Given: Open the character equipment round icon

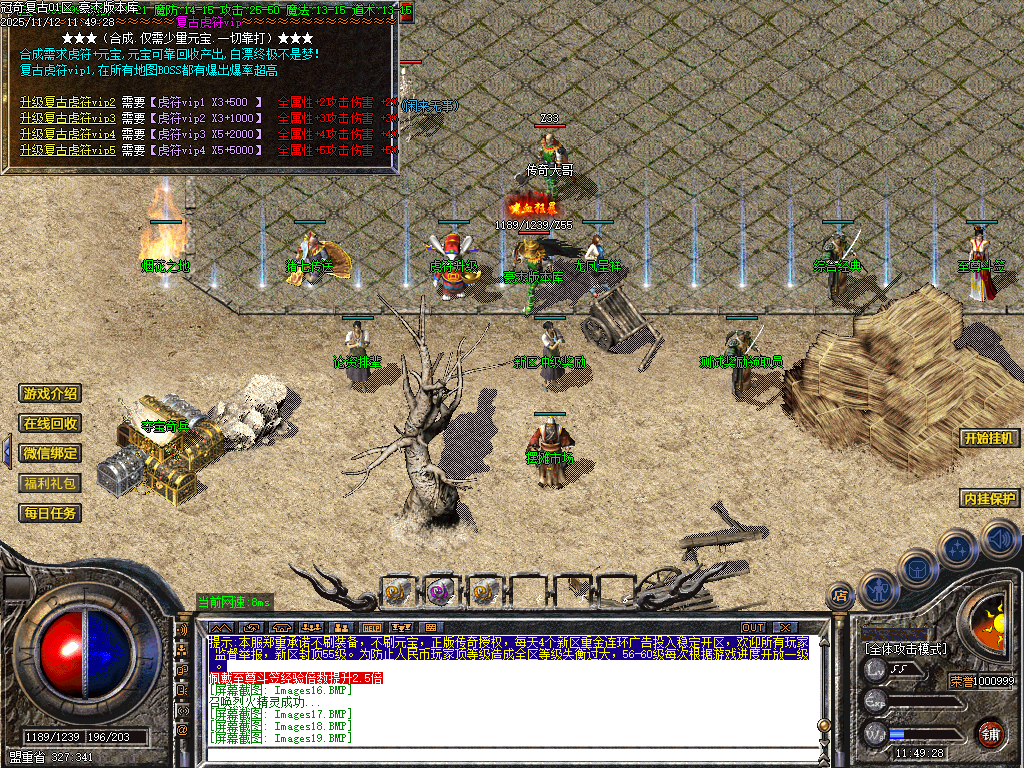Looking at the screenshot, I should tap(878, 589).
